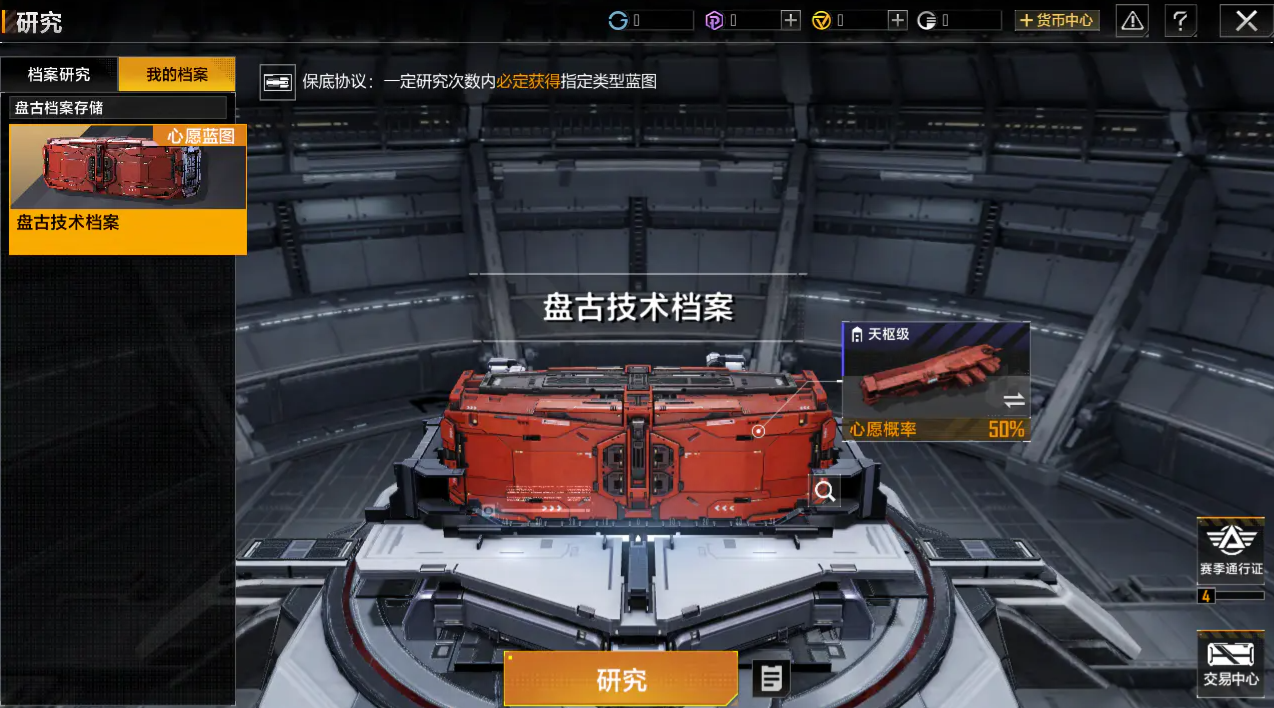Switch to the 档案研究 tab
1274x708 pixels.
tap(59, 75)
